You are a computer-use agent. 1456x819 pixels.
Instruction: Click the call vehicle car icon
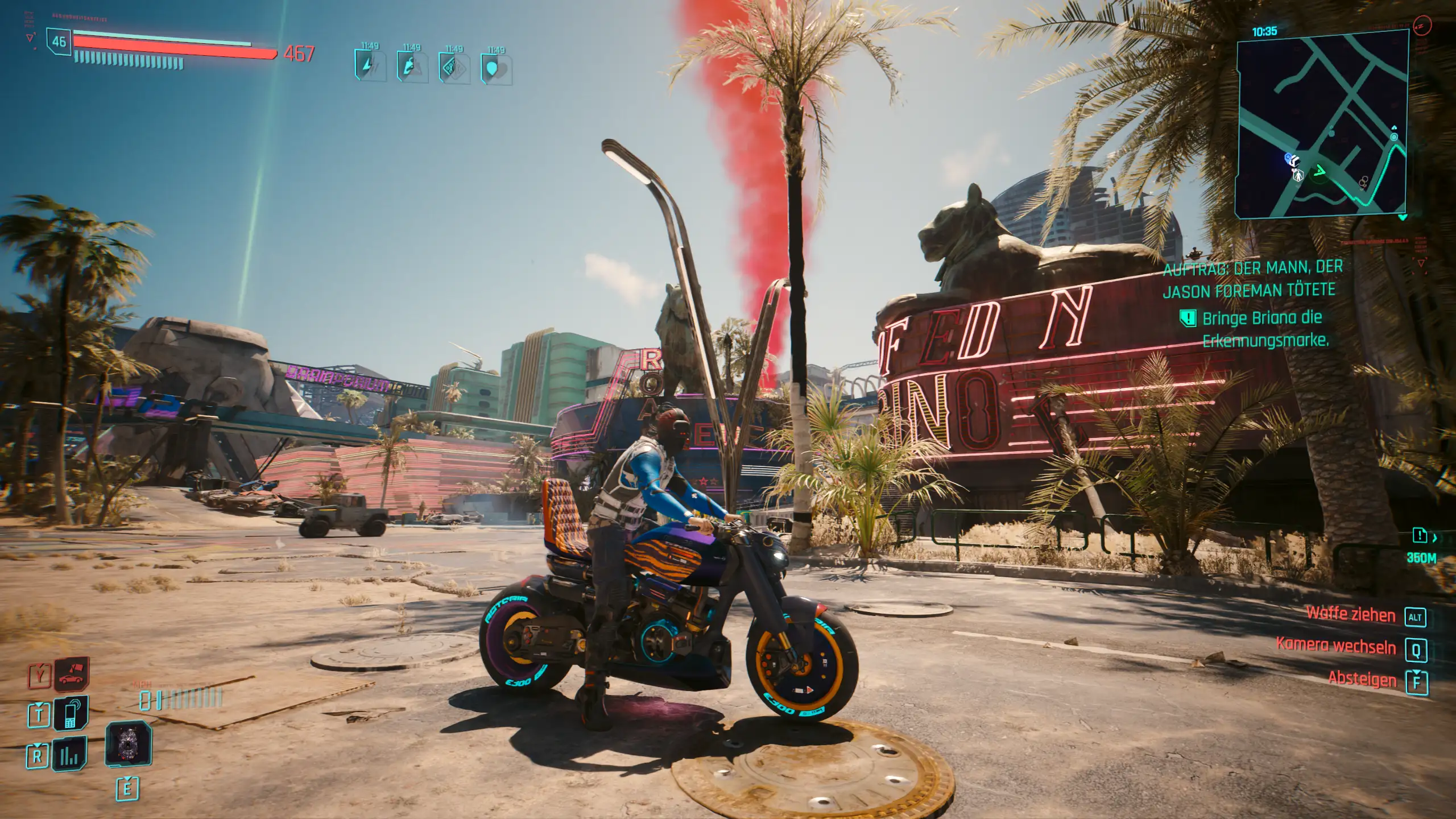[72, 675]
